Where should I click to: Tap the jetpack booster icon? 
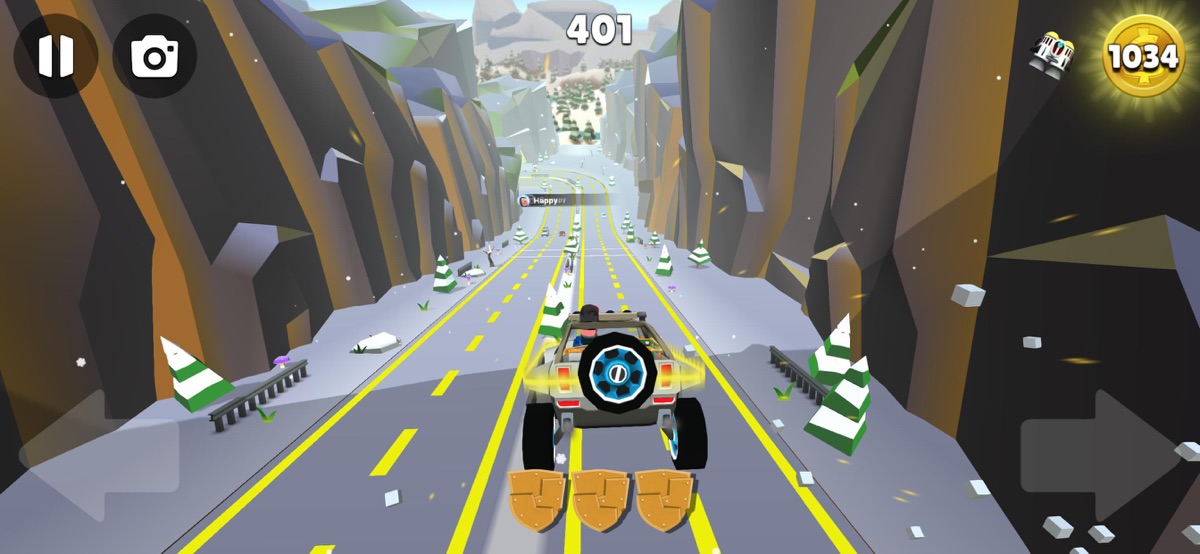(x=1051, y=50)
